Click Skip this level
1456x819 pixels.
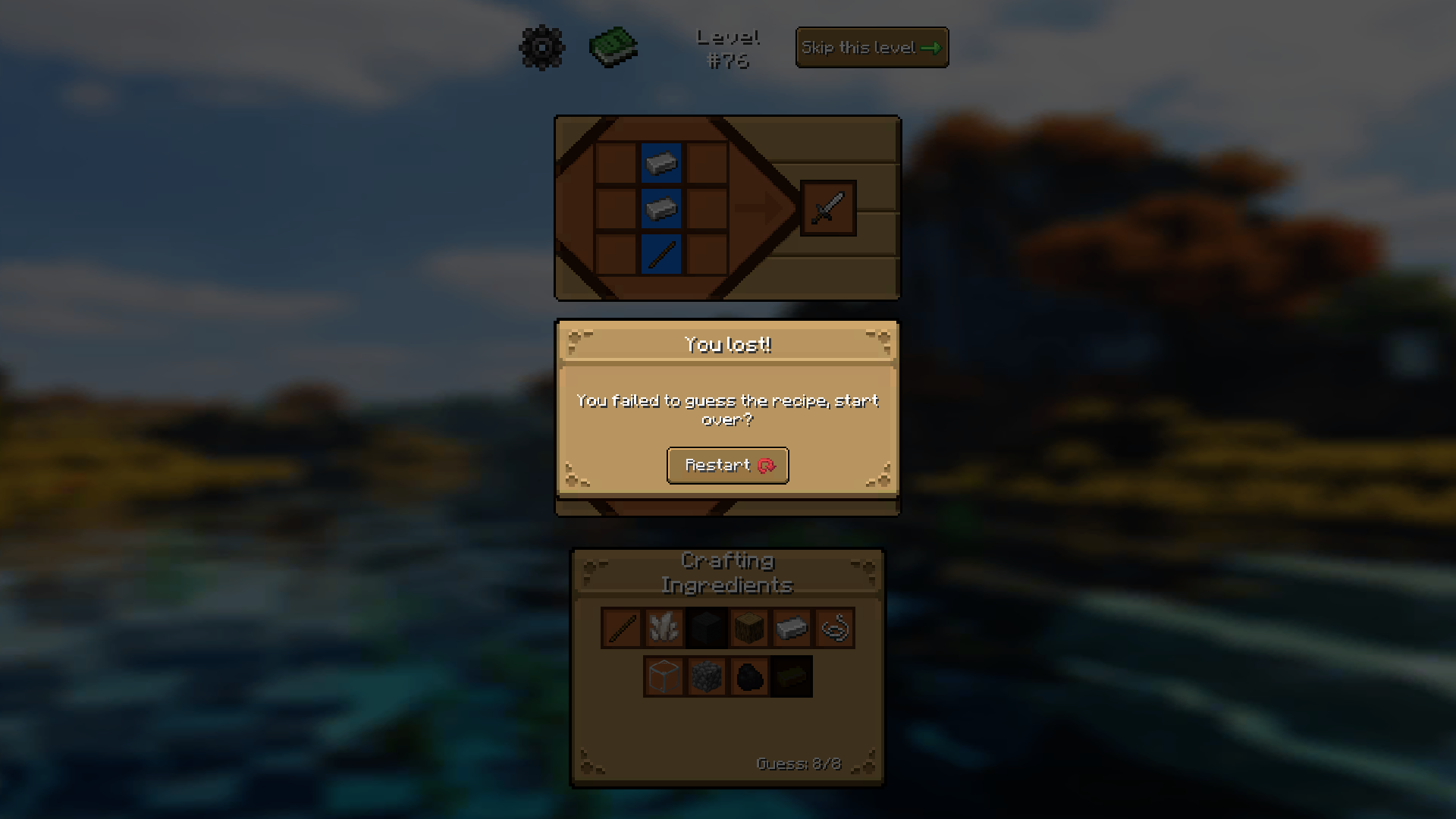tap(871, 47)
